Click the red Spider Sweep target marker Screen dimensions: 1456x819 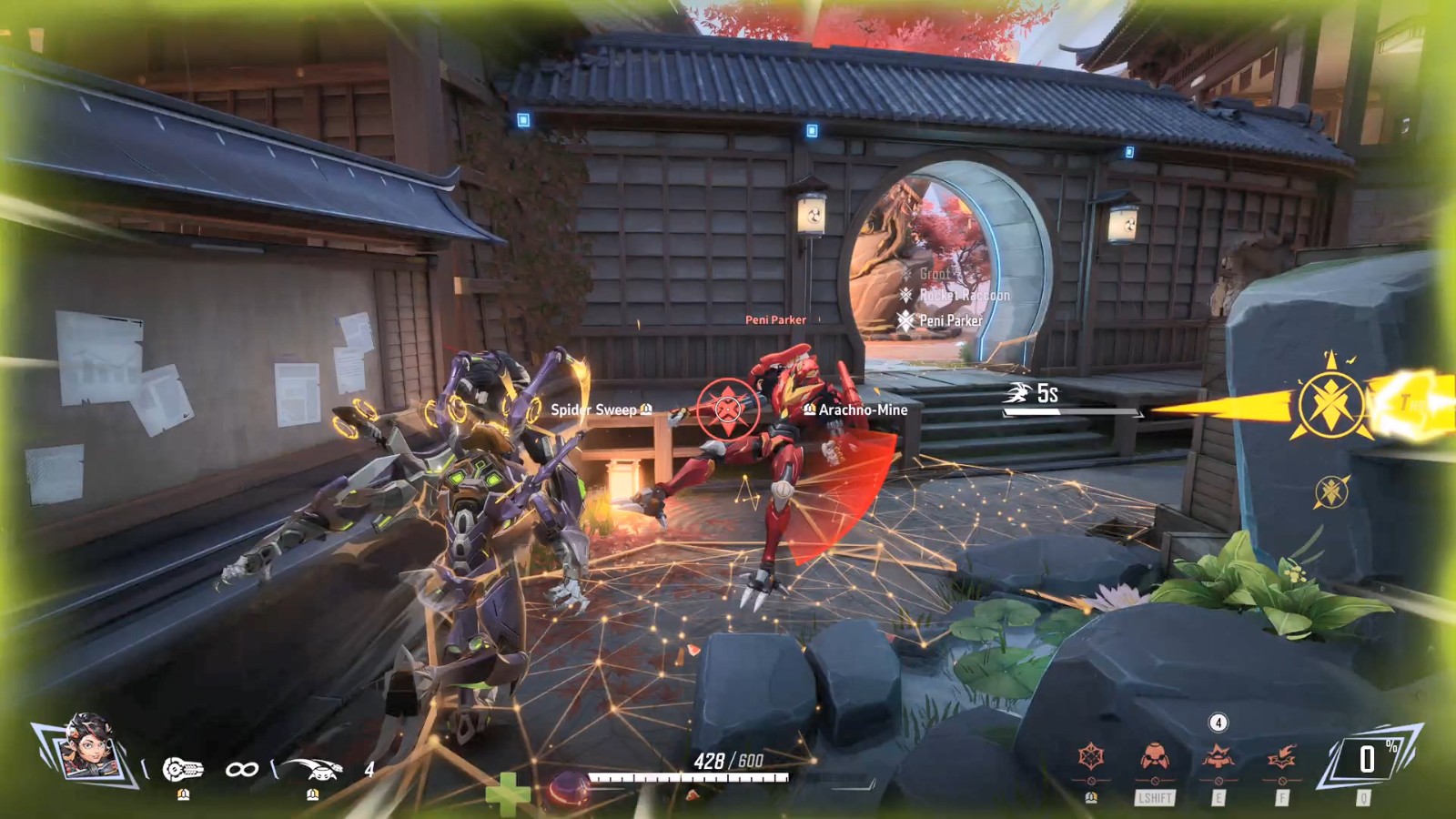tap(727, 409)
